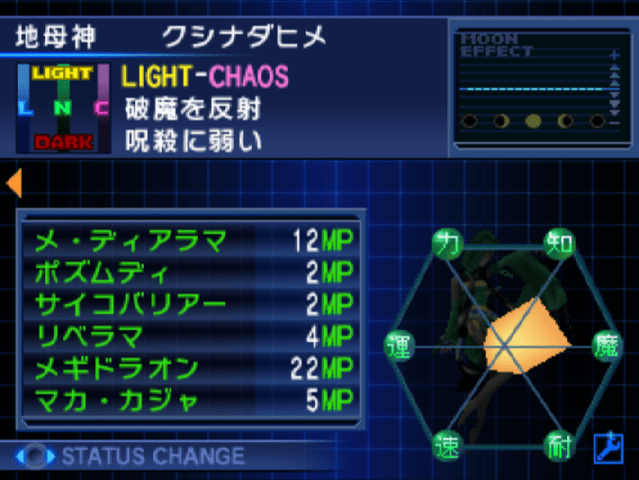Image resolution: width=639 pixels, height=480 pixels.
Task: Open the wrench settings icon
Action: coord(608,449)
